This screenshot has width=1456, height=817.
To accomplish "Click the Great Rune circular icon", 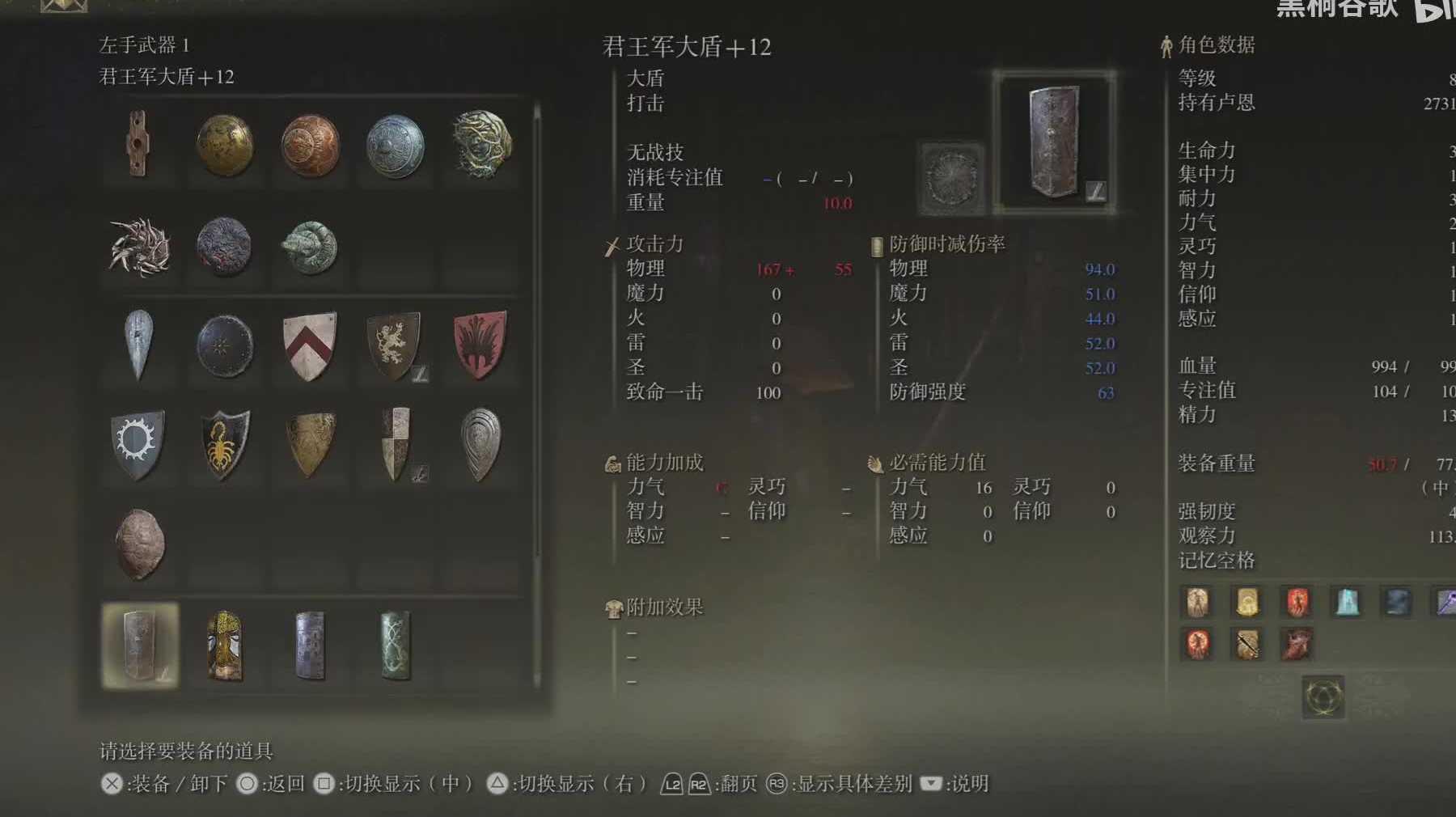I will [1323, 696].
